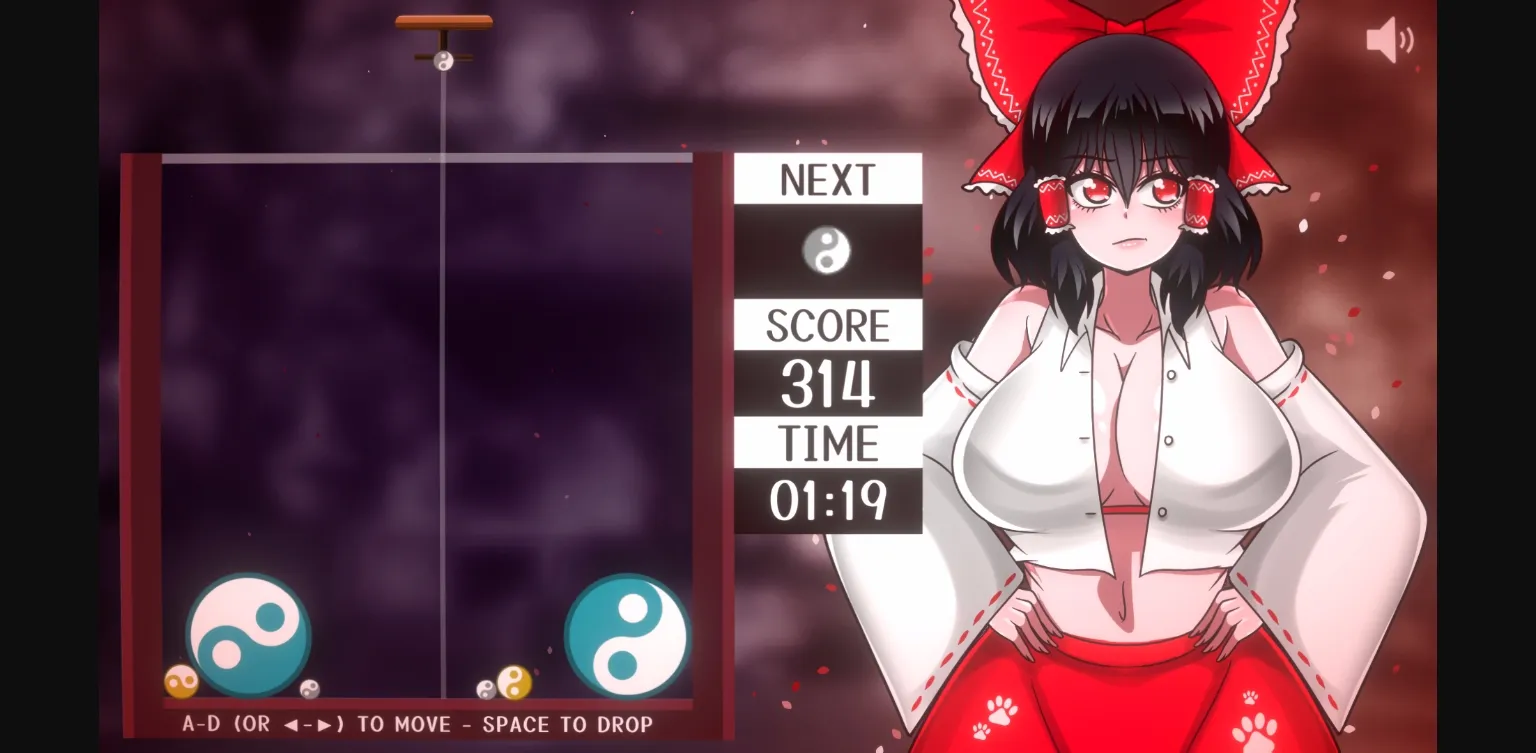Image resolution: width=1536 pixels, height=753 pixels.
Task: Toggle sound off with the volume speaker
Action: tap(1389, 38)
